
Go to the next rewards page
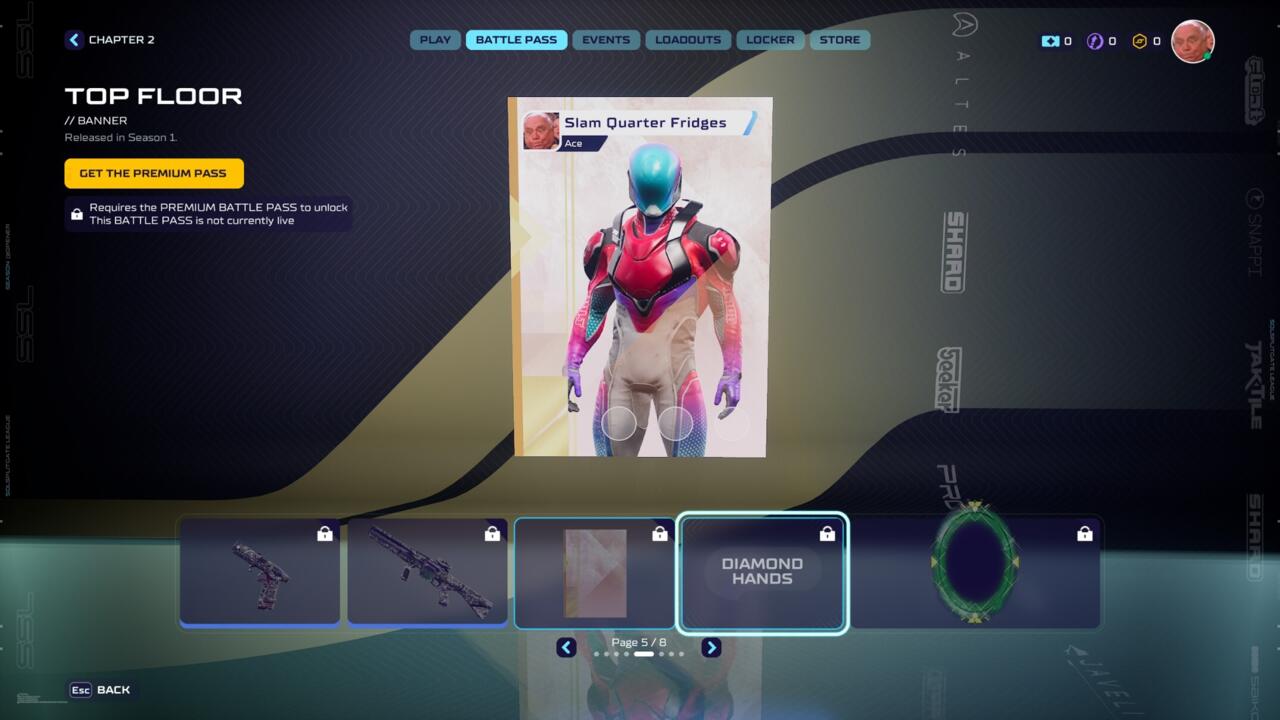click(711, 647)
